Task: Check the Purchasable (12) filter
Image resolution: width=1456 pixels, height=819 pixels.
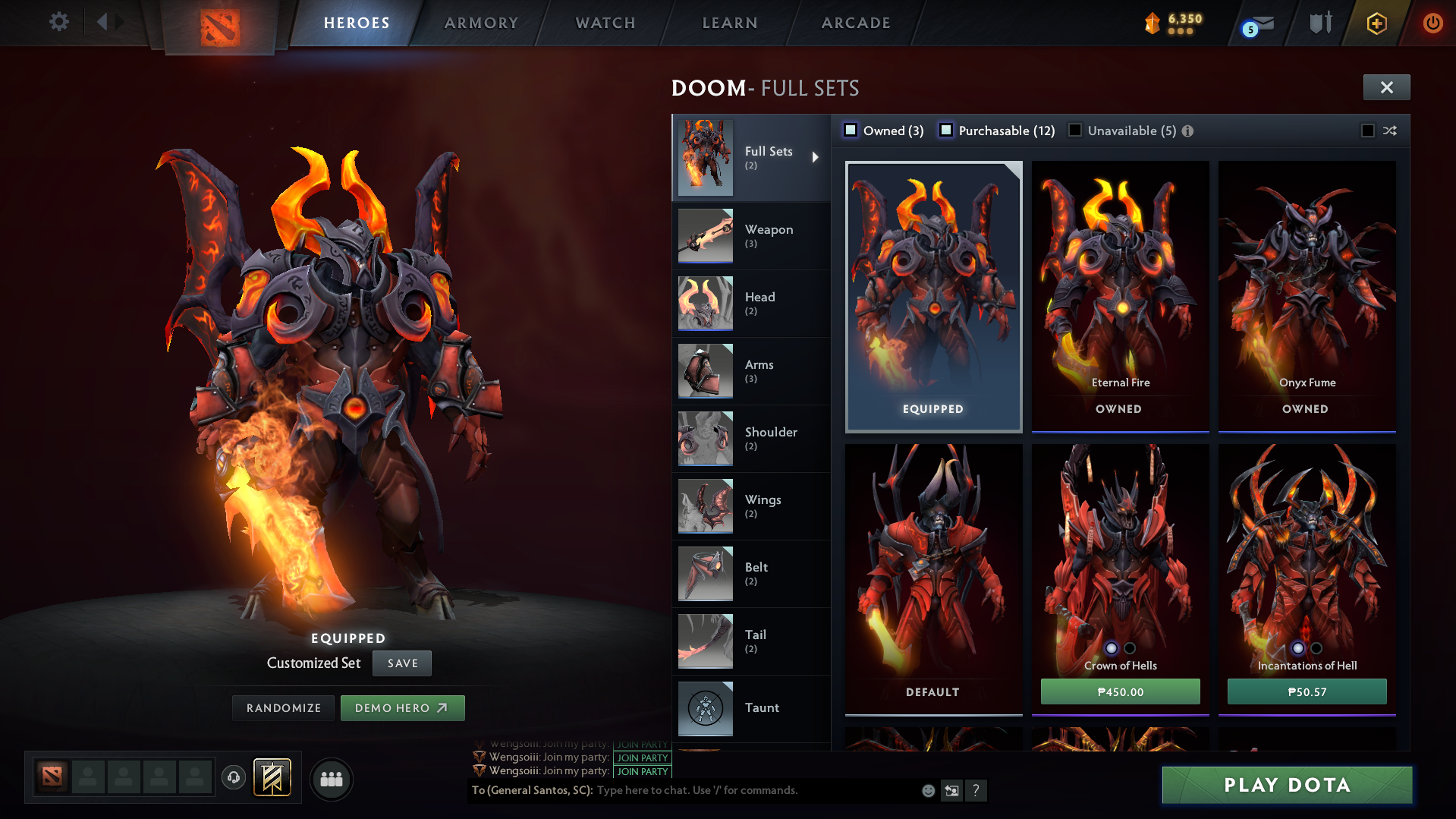Action: [946, 131]
